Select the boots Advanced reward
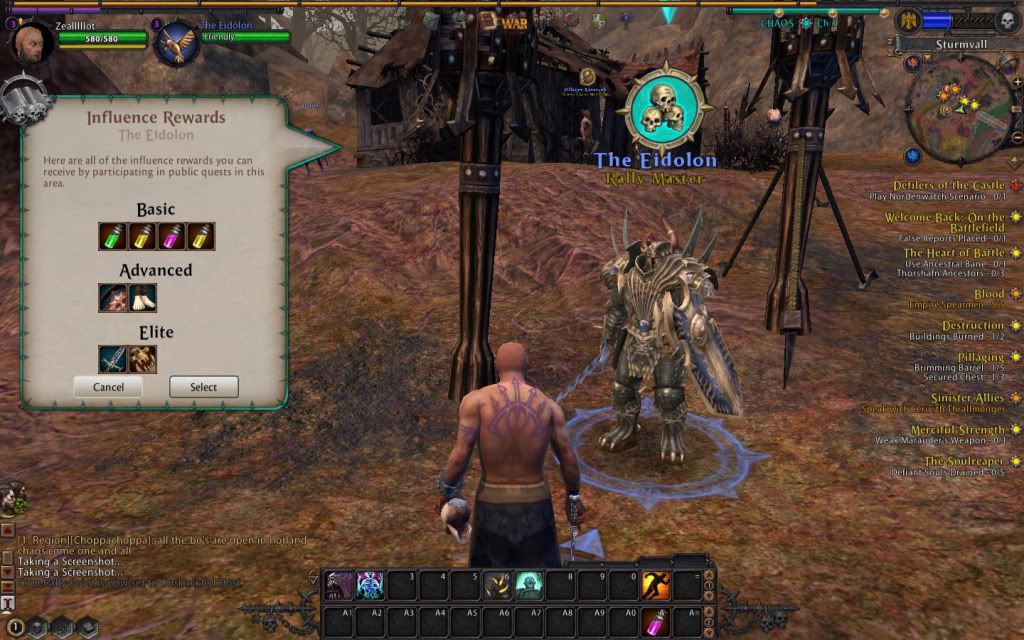This screenshot has width=1024, height=640. pyautogui.click(x=142, y=297)
